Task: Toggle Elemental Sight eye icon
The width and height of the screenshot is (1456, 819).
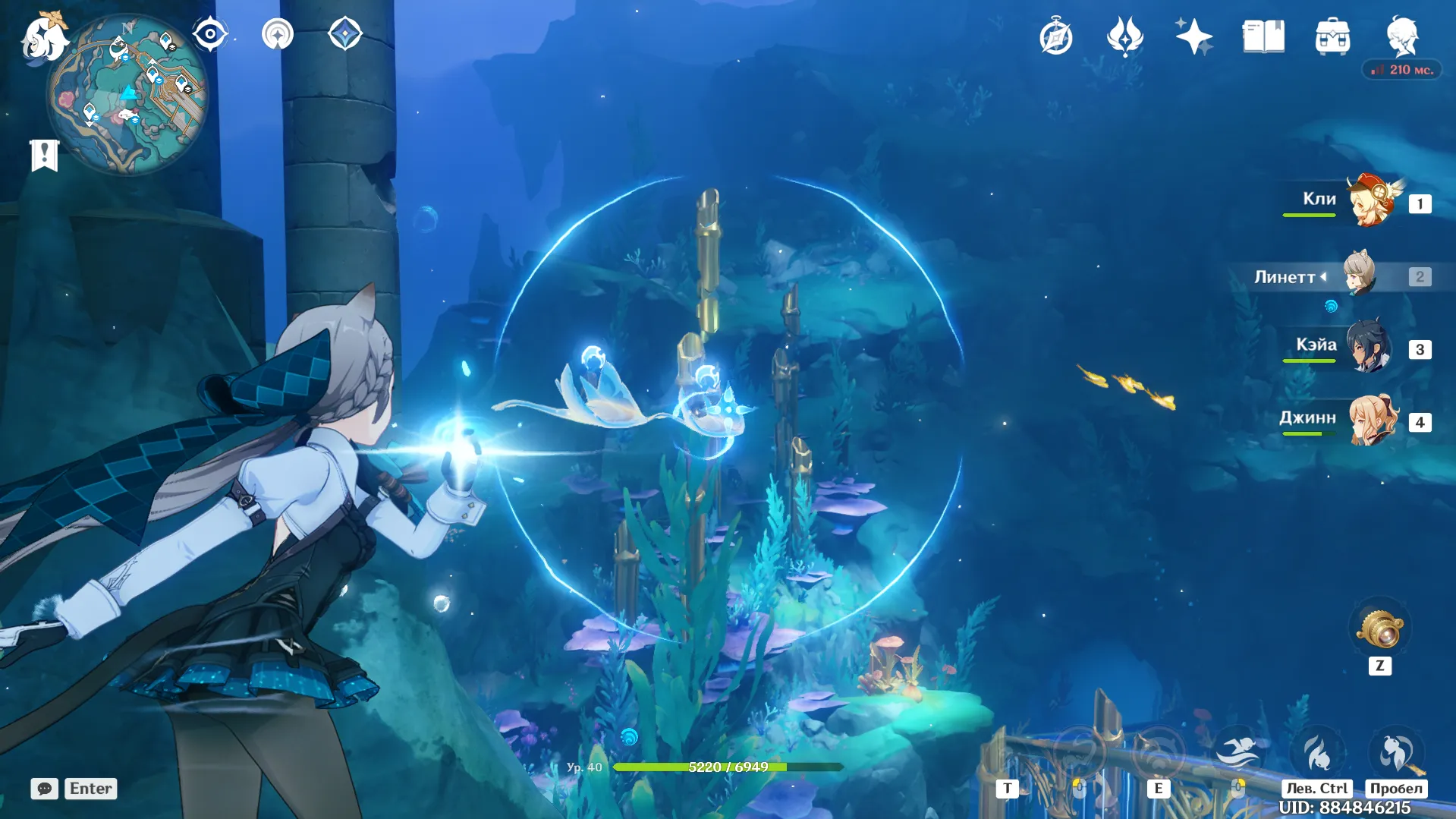Action: pos(209,34)
